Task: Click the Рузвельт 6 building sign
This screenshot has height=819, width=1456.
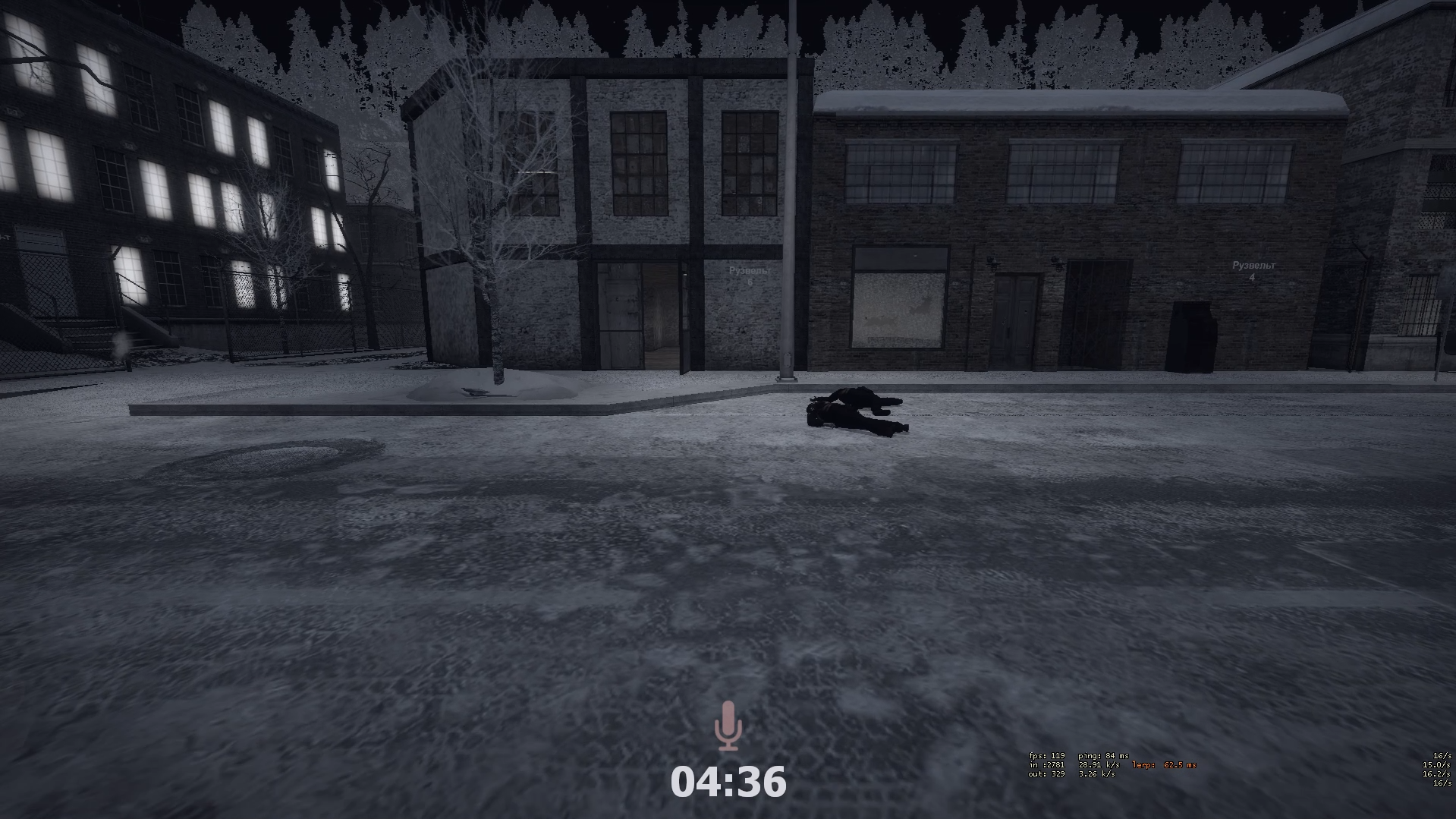Action: 748,272
